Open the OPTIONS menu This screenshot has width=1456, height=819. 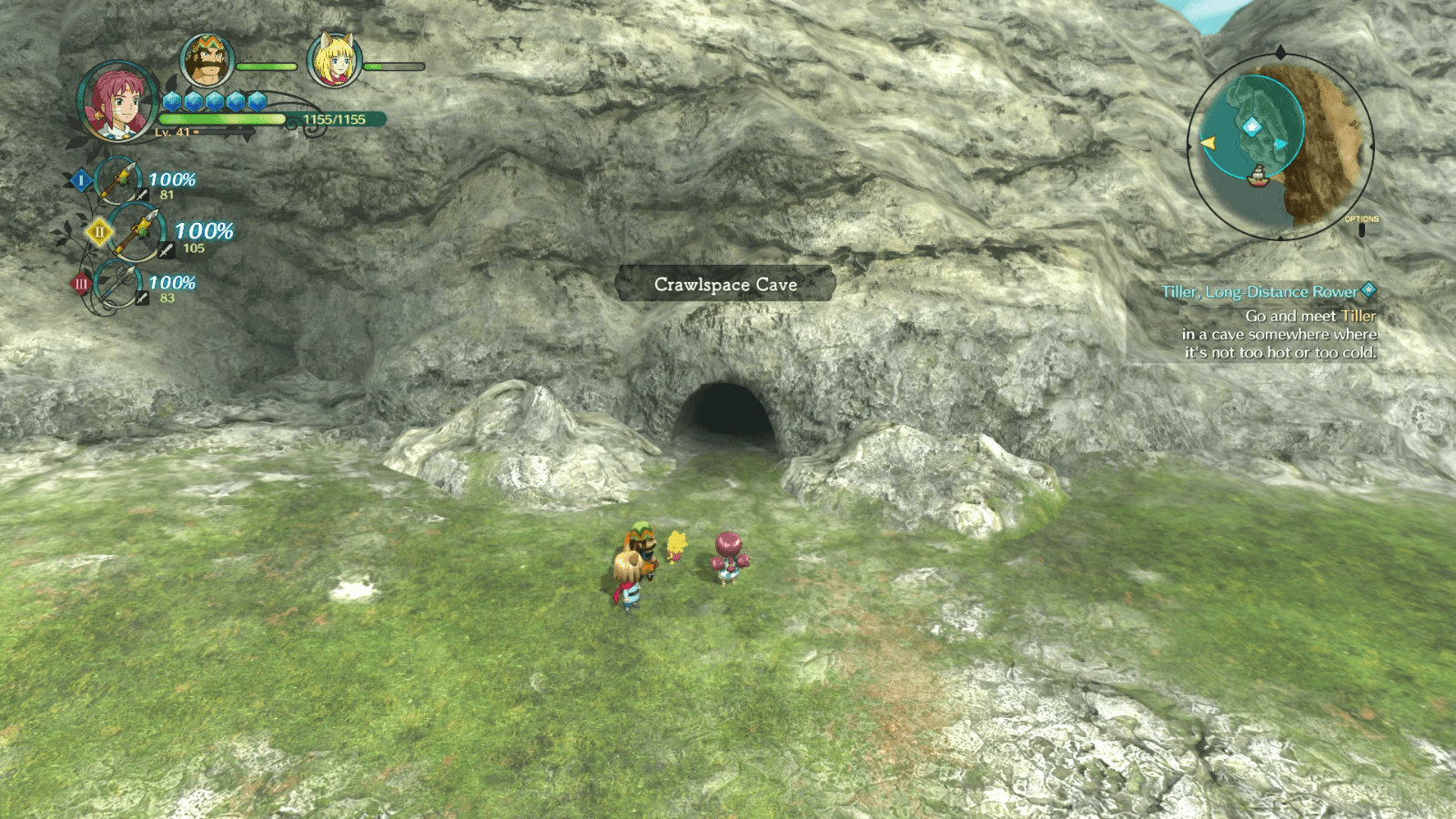[1361, 221]
